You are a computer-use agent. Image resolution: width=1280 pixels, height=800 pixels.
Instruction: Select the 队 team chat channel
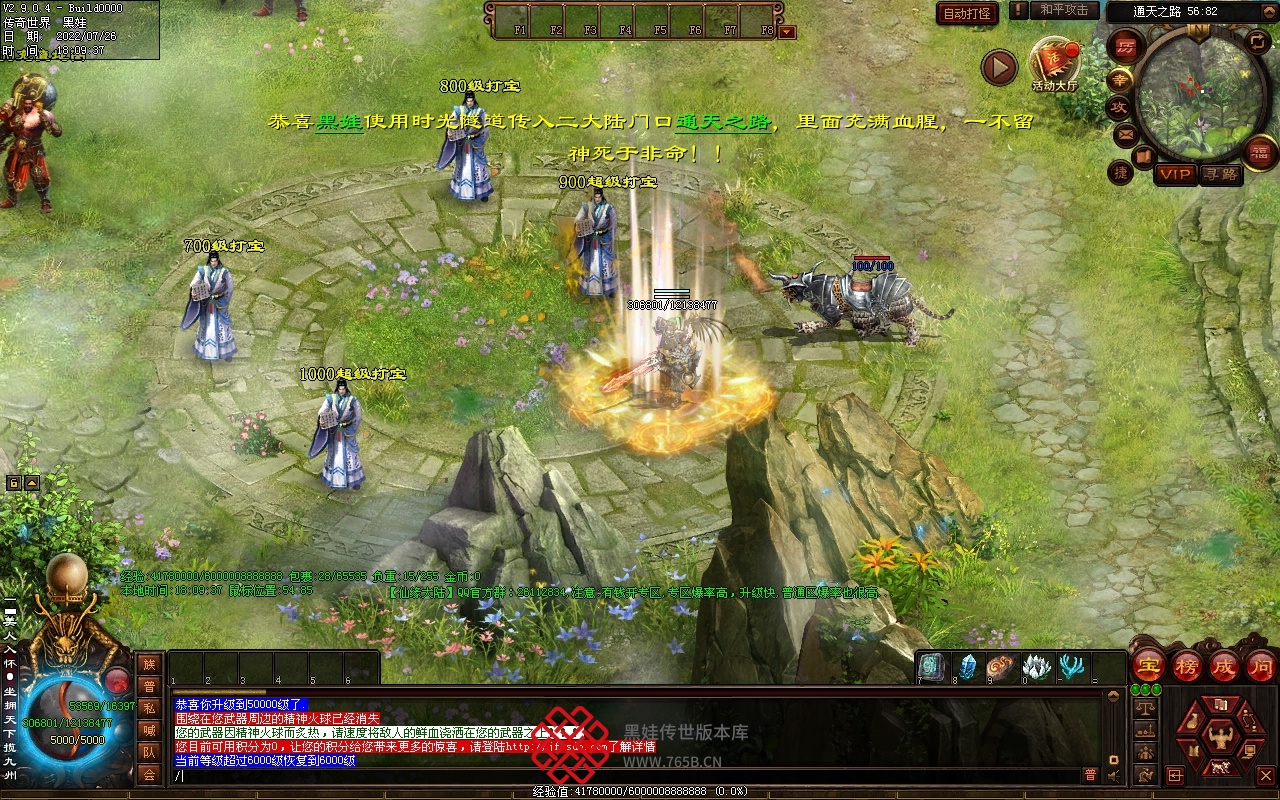(x=149, y=752)
